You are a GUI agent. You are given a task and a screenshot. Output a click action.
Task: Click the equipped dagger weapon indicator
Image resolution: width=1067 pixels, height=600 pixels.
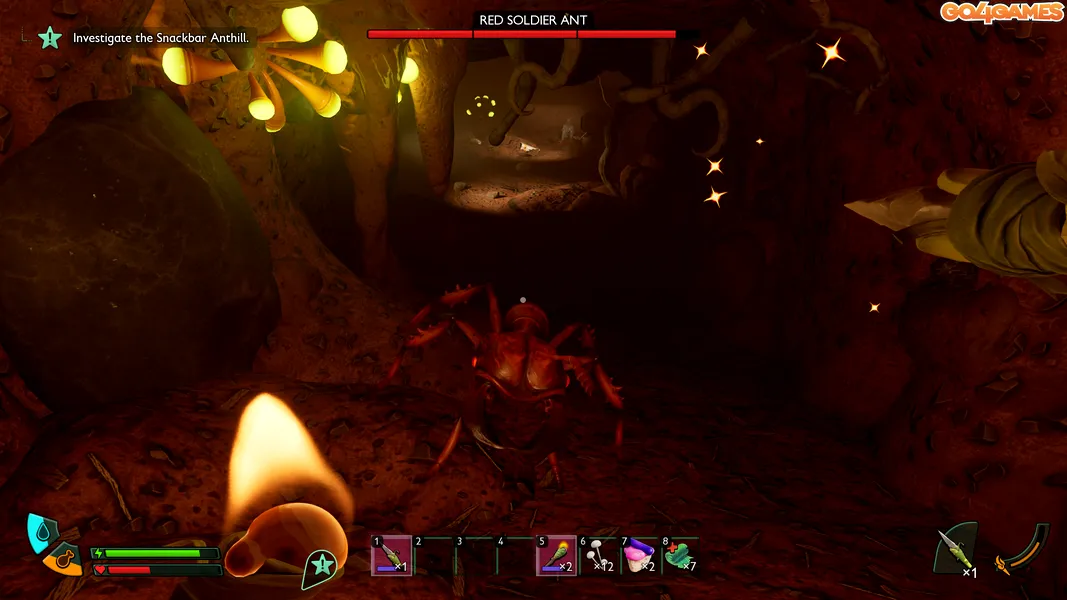click(x=953, y=549)
